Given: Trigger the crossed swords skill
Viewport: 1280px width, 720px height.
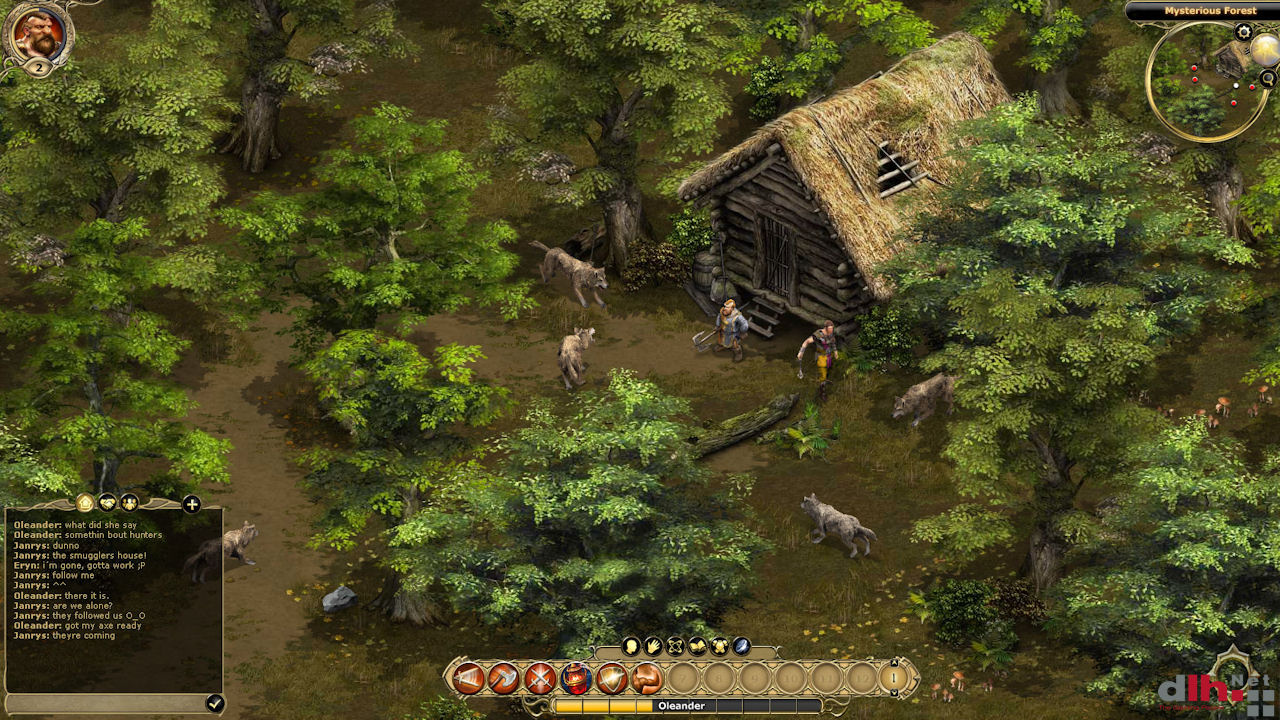Looking at the screenshot, I should click(540, 679).
